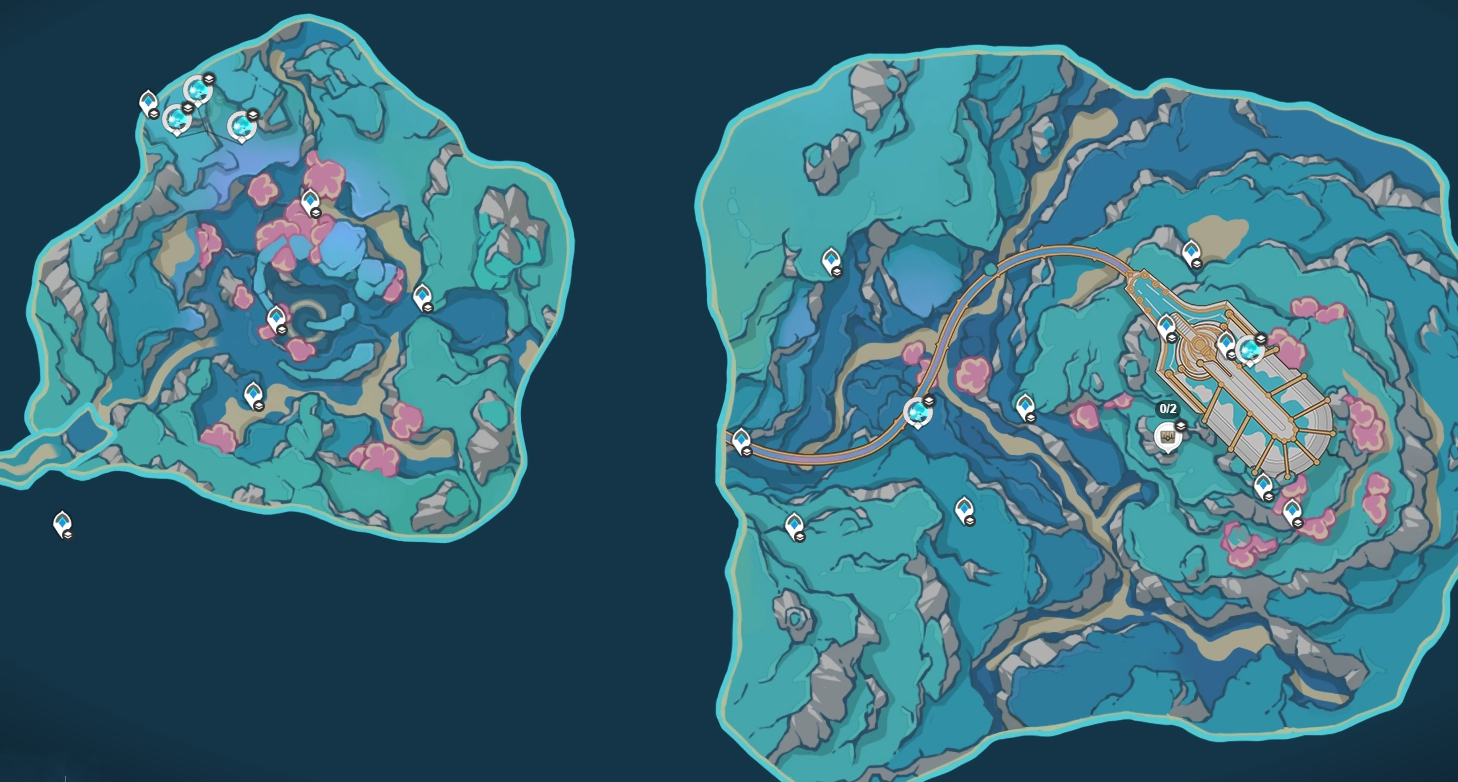This screenshot has height=782, width=1458.
Task: Select the Hydroculus pin below the road's crystal marker
Action: click(964, 507)
